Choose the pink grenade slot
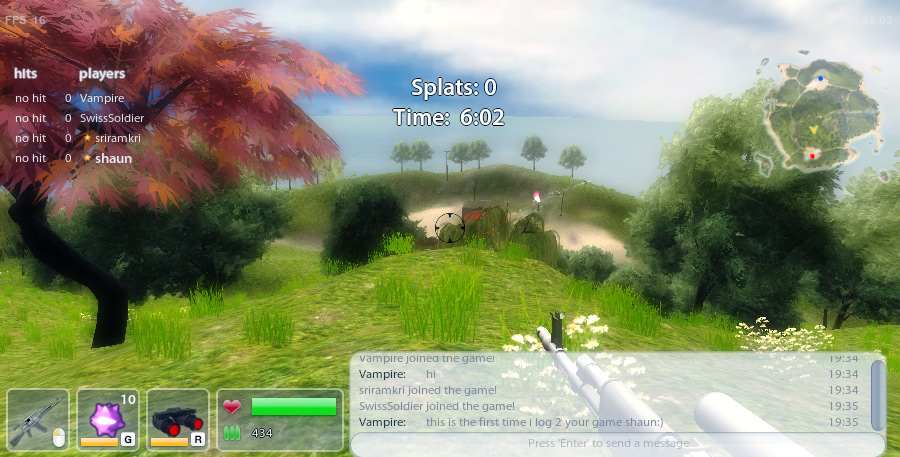This screenshot has width=900, height=457. point(108,418)
